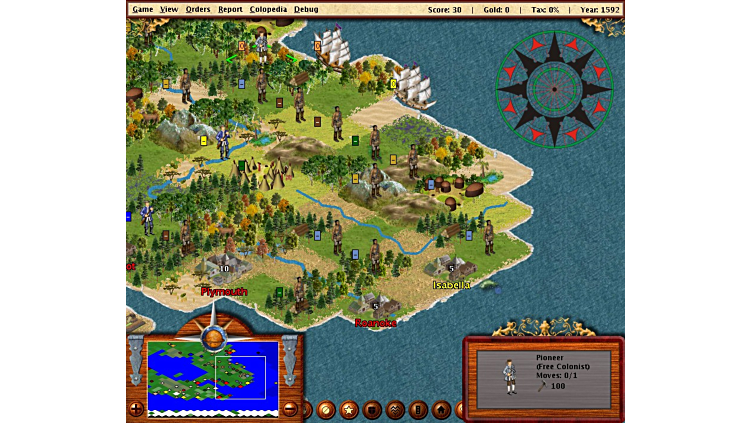Image resolution: width=752 pixels, height=423 pixels.
Task: Click the minimap overview
Action: 212,377
